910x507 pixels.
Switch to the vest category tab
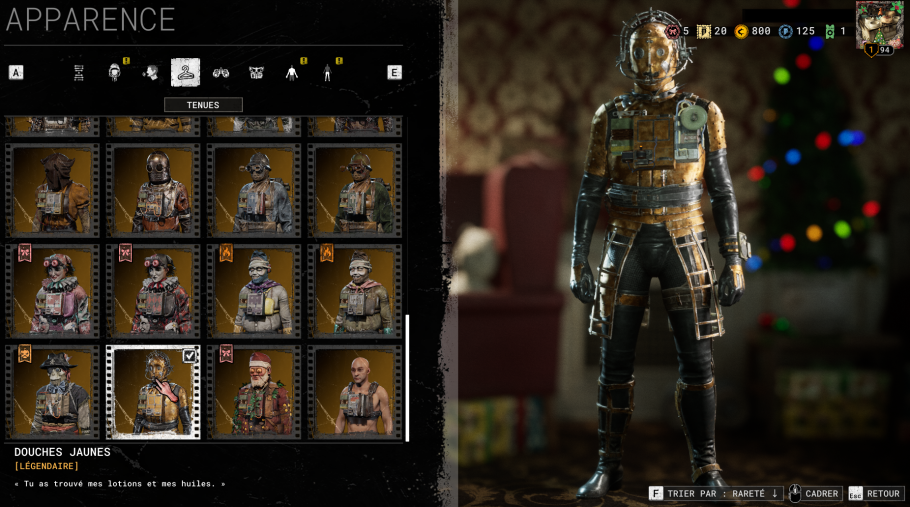point(256,72)
